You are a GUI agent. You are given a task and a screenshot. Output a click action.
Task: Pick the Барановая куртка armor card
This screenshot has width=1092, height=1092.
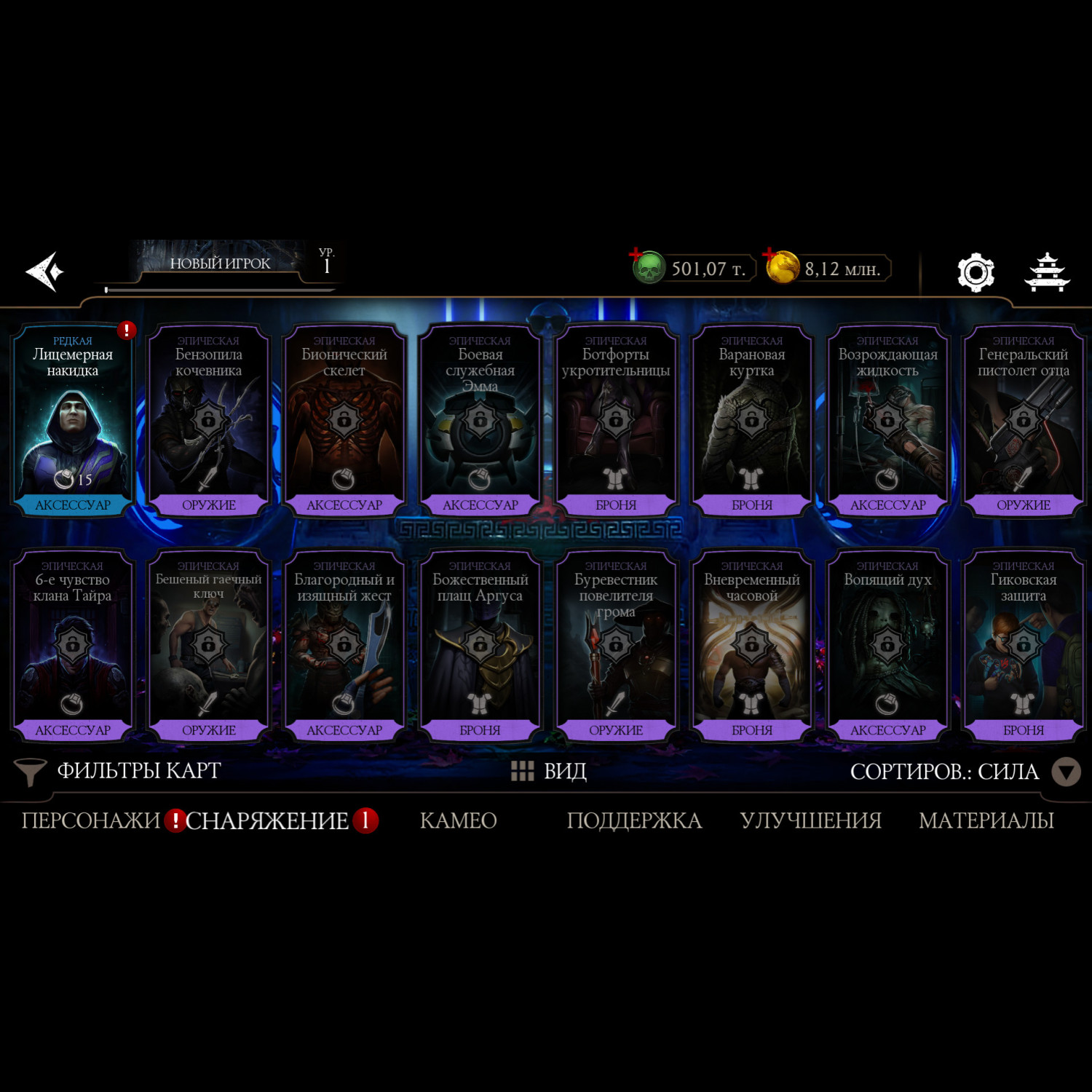[x=751, y=420]
